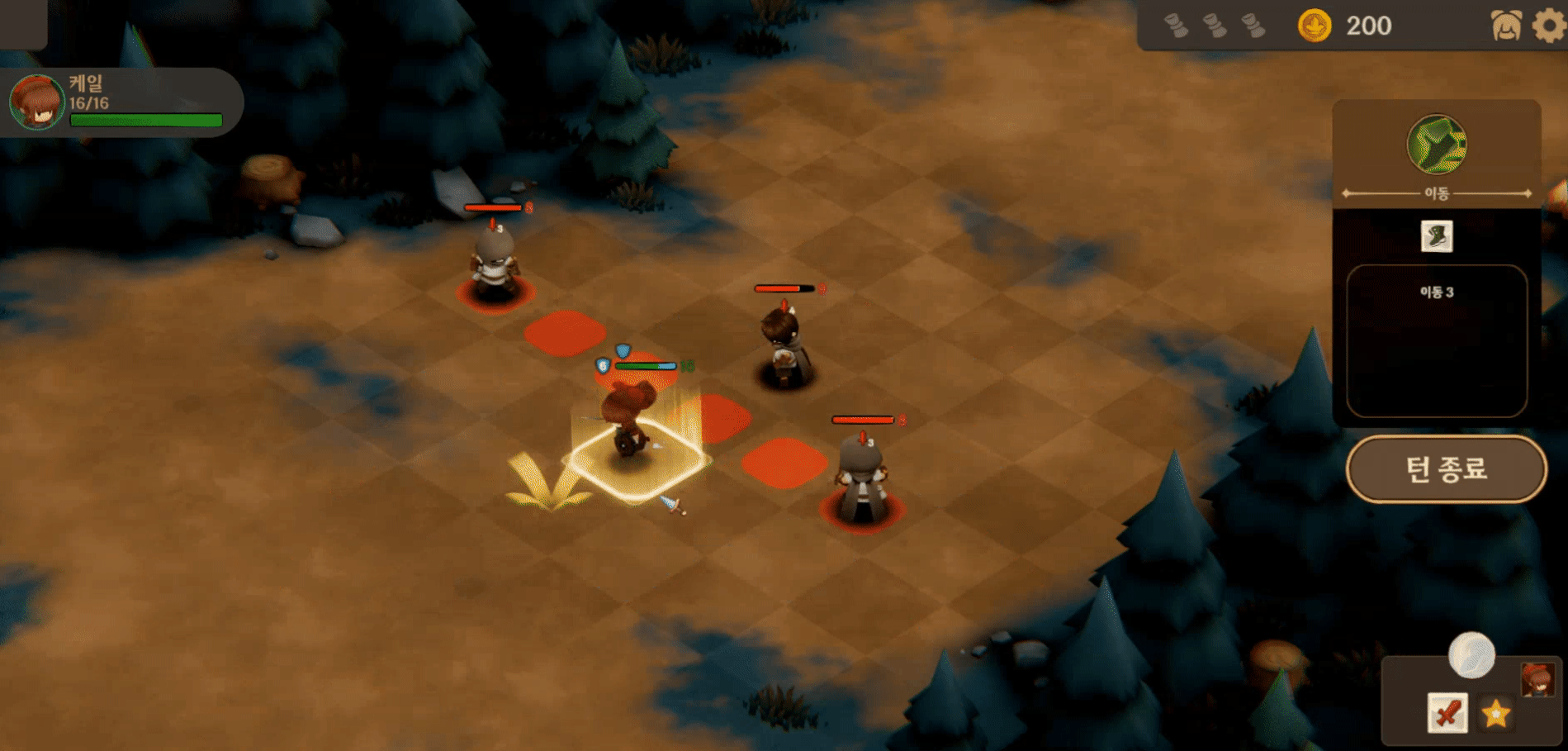Click the gold coin currency icon
1568x751 pixels.
1314,26
